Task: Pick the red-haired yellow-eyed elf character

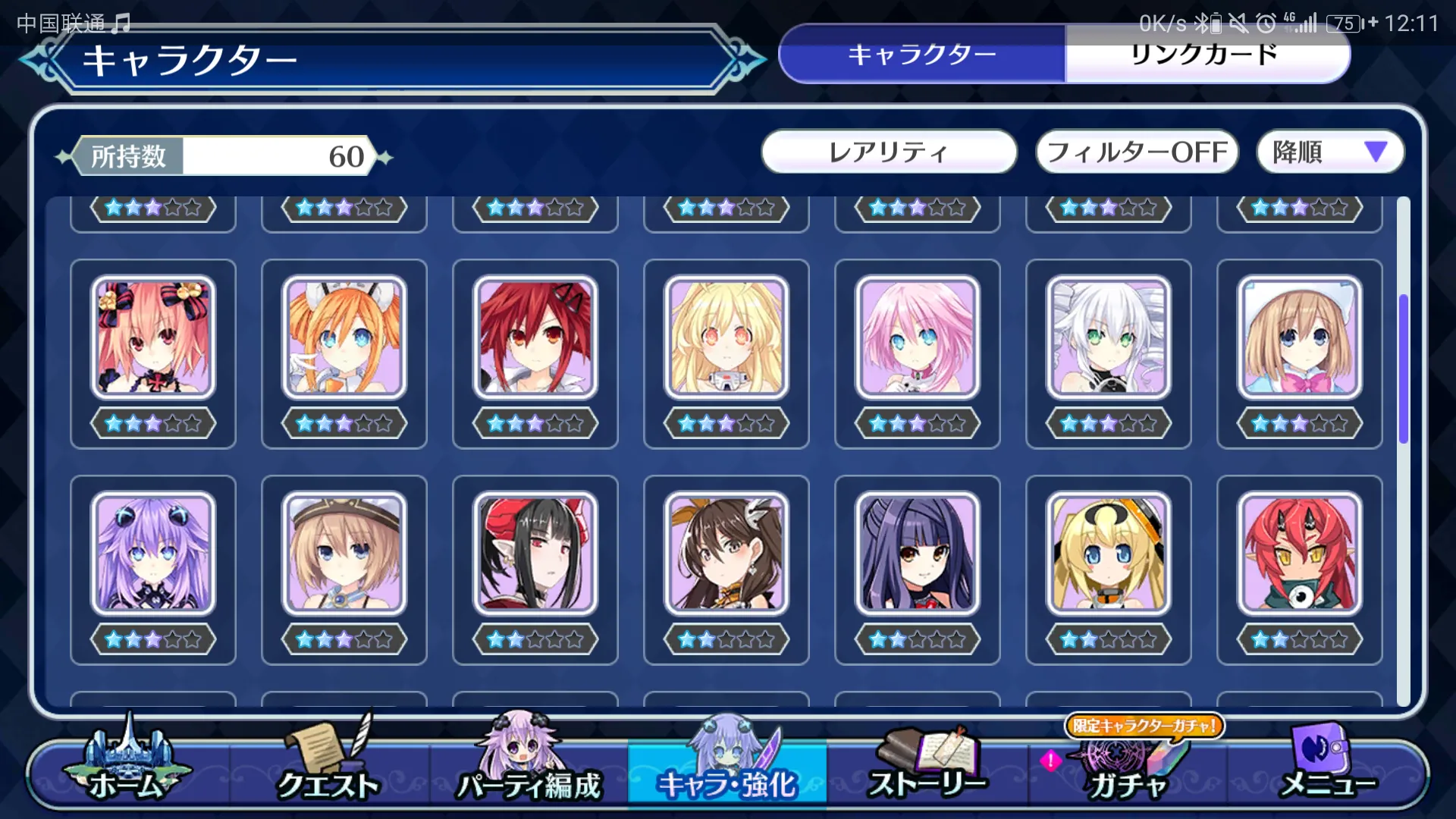Action: (1300, 554)
